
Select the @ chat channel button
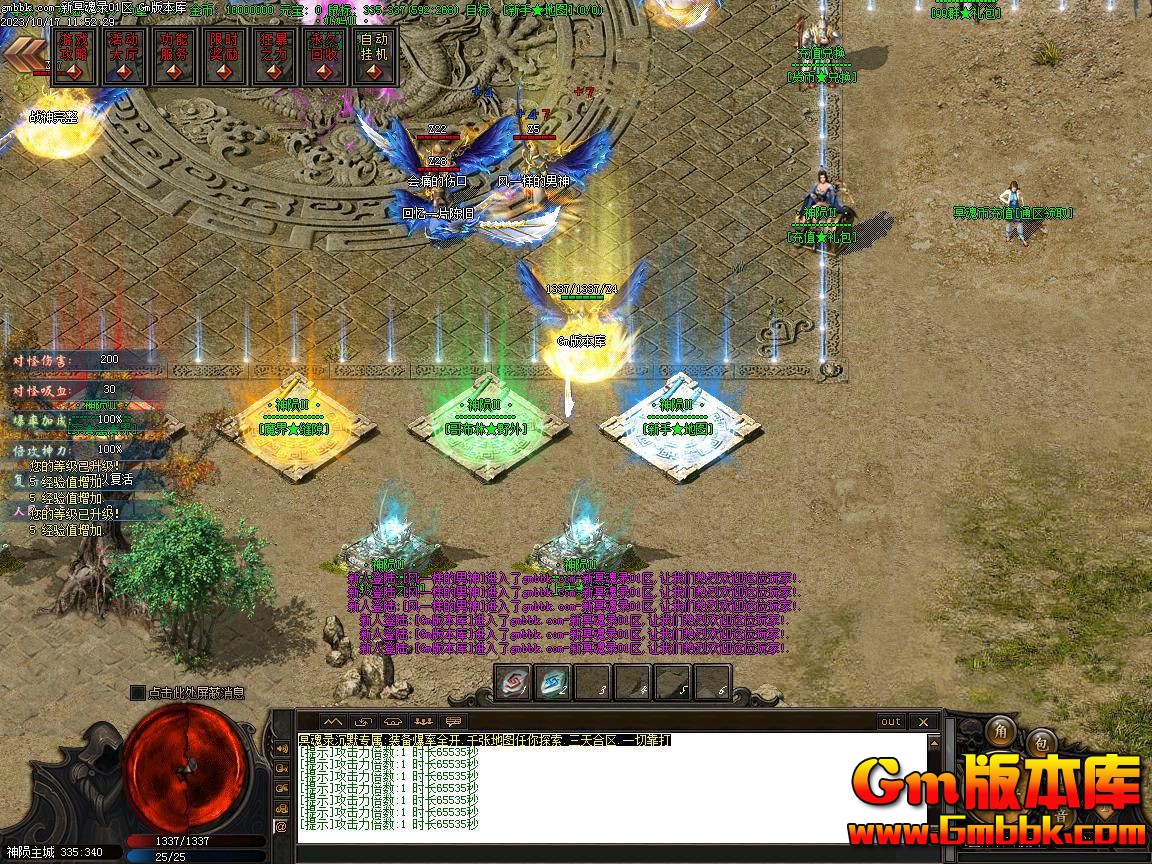point(281,827)
